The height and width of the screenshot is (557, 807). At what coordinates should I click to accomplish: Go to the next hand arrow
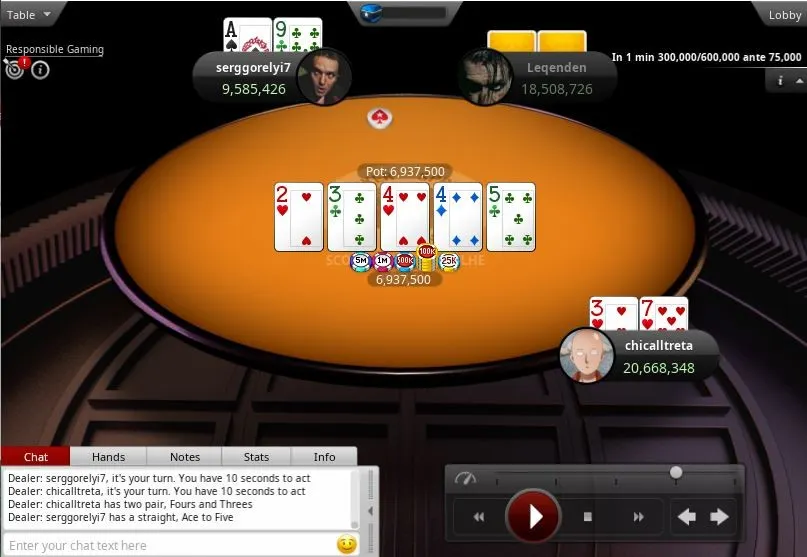coord(719,517)
